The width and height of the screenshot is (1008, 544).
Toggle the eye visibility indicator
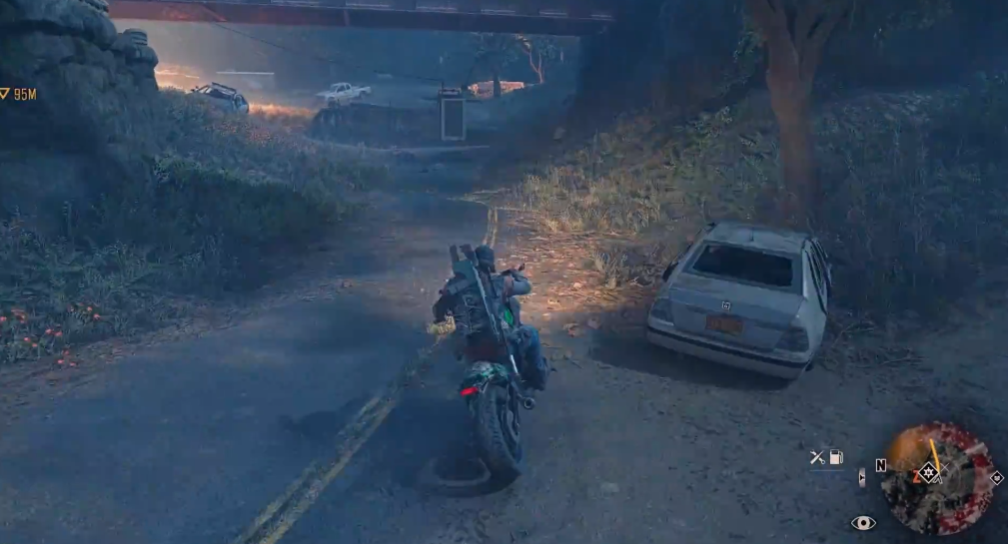point(862,522)
